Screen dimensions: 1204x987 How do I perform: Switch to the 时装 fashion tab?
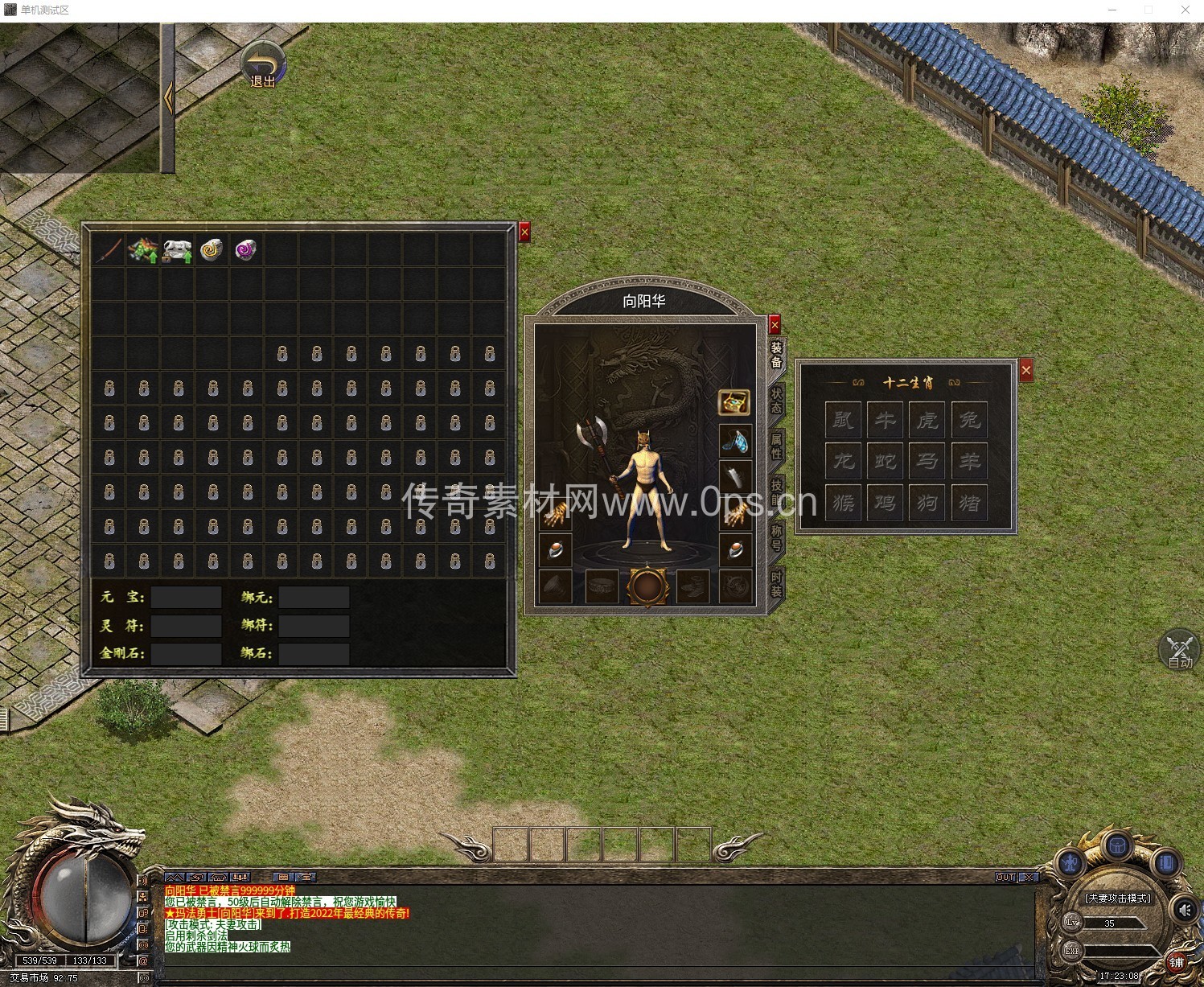pos(776,583)
